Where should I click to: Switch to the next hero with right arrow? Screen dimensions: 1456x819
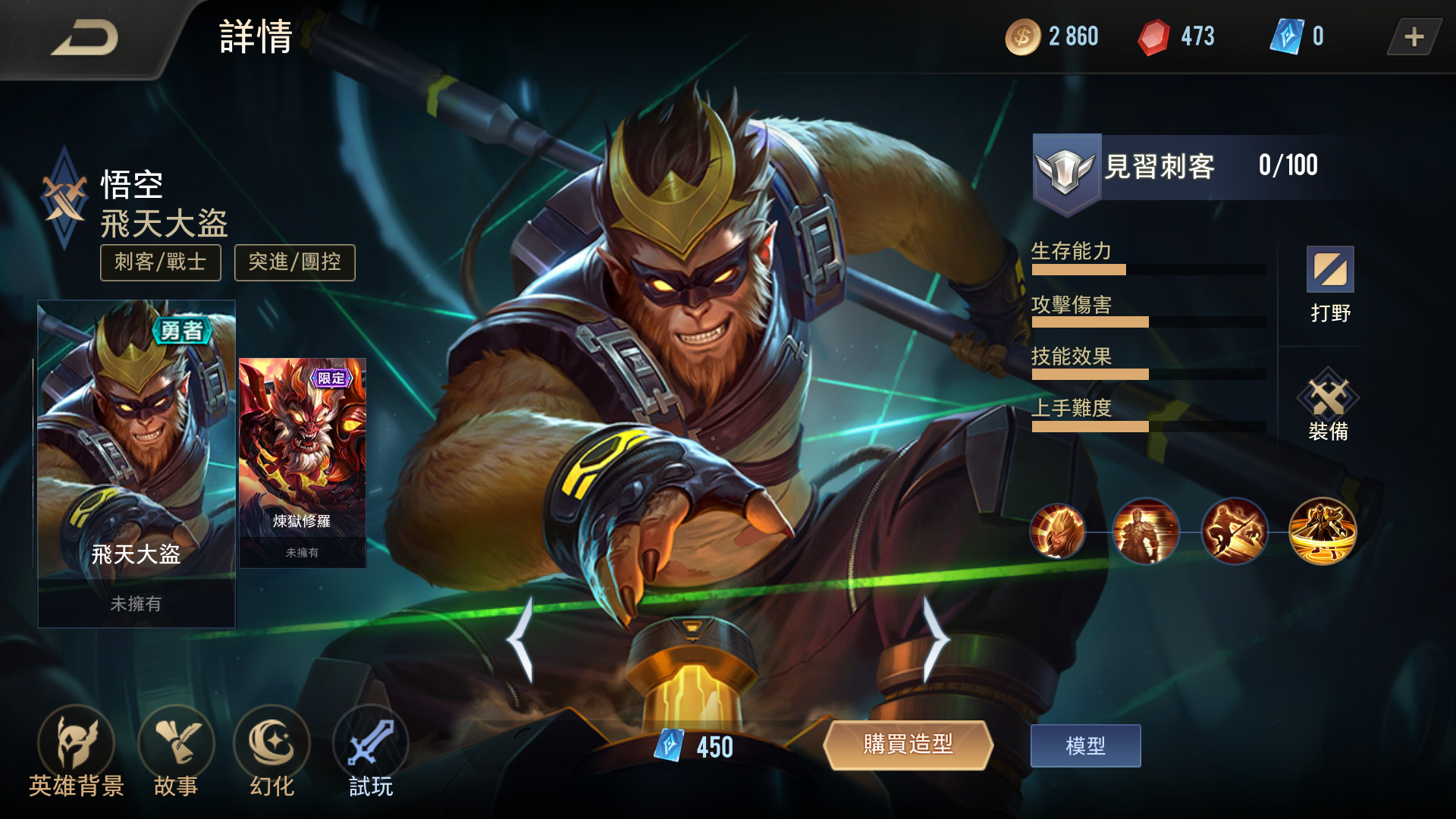coord(935,639)
